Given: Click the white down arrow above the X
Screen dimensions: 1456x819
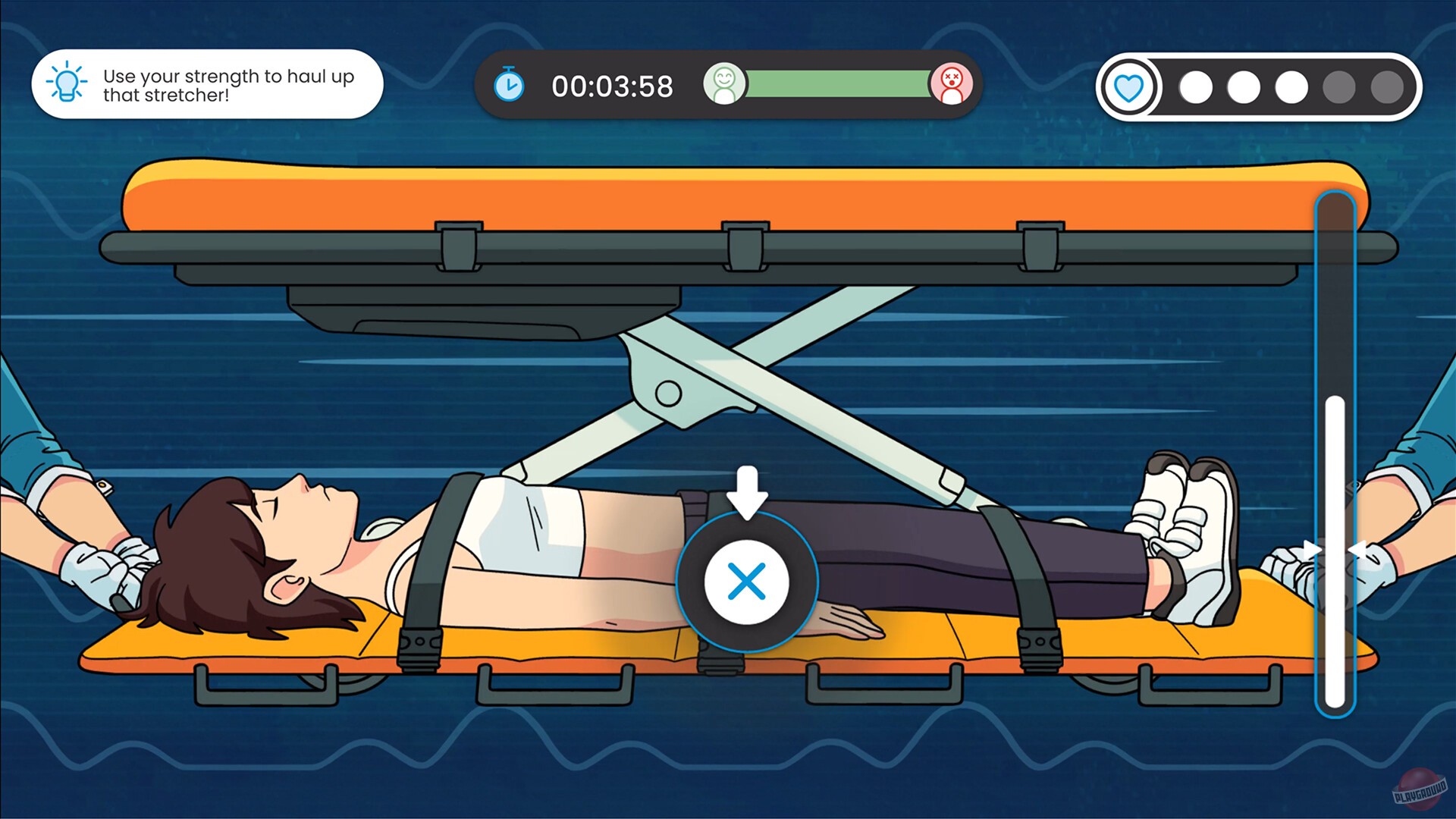Looking at the screenshot, I should pos(747,493).
